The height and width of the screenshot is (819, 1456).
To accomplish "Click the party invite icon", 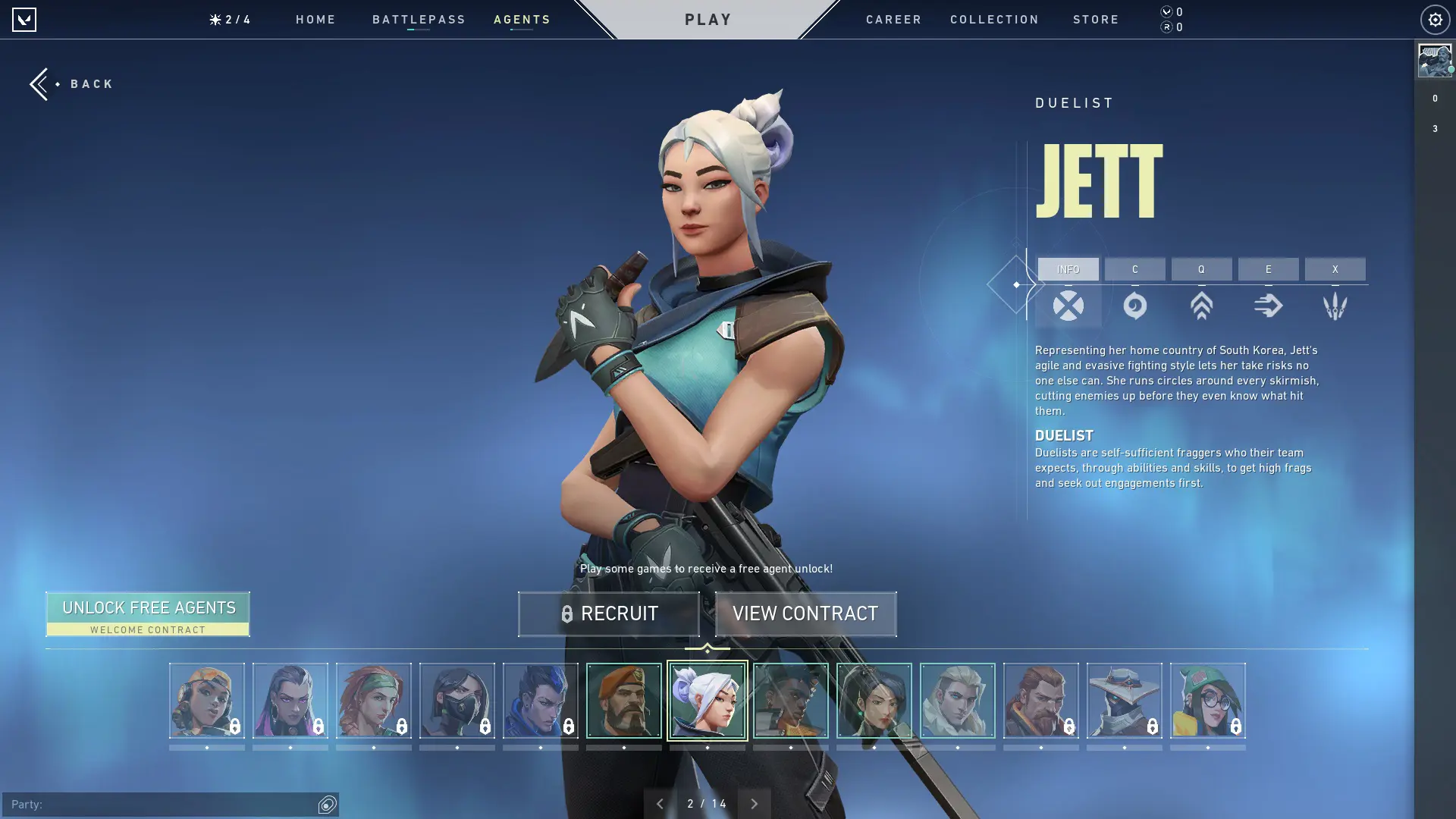I will [326, 803].
